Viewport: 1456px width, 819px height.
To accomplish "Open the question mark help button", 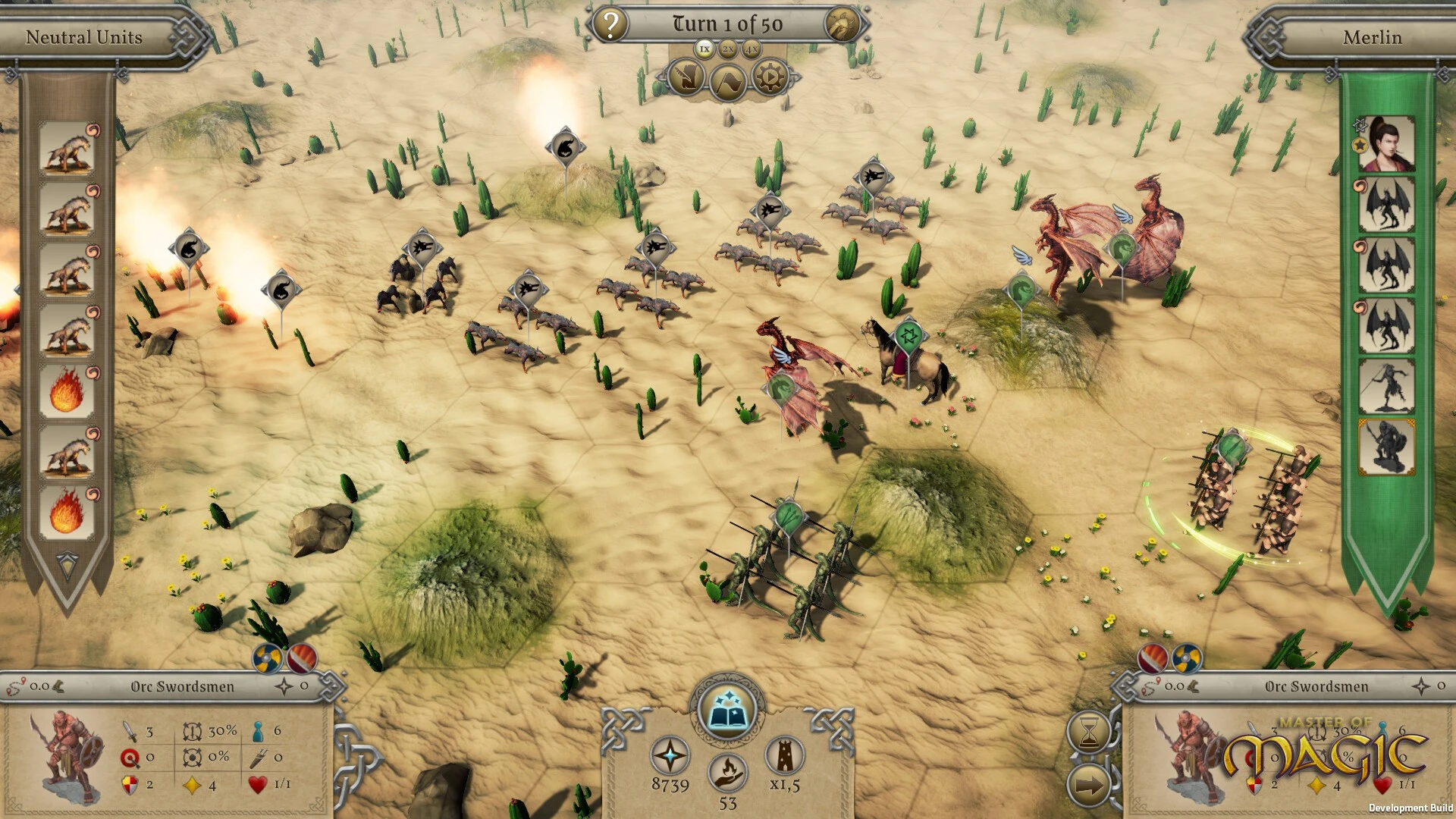I will 610,24.
